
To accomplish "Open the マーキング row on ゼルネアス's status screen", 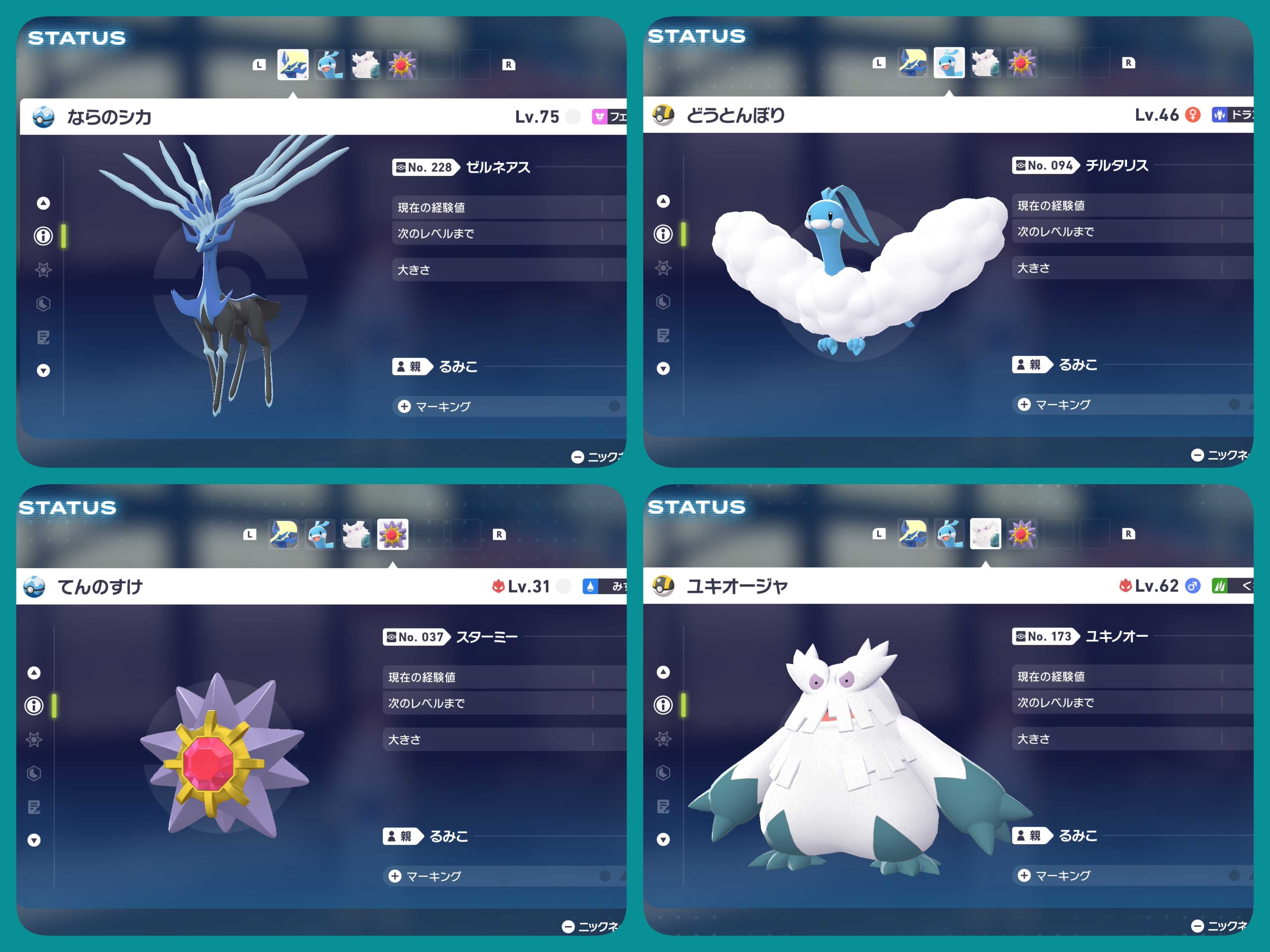I will coord(443,406).
